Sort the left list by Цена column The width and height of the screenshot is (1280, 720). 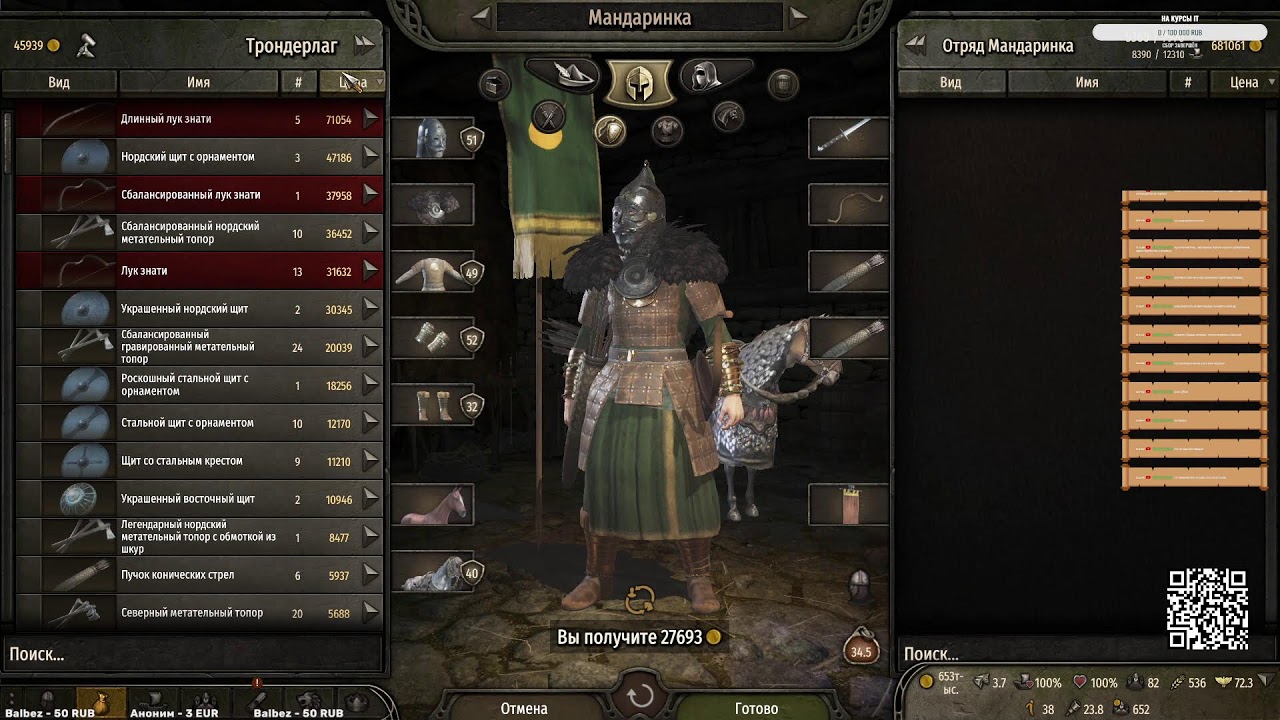point(352,83)
